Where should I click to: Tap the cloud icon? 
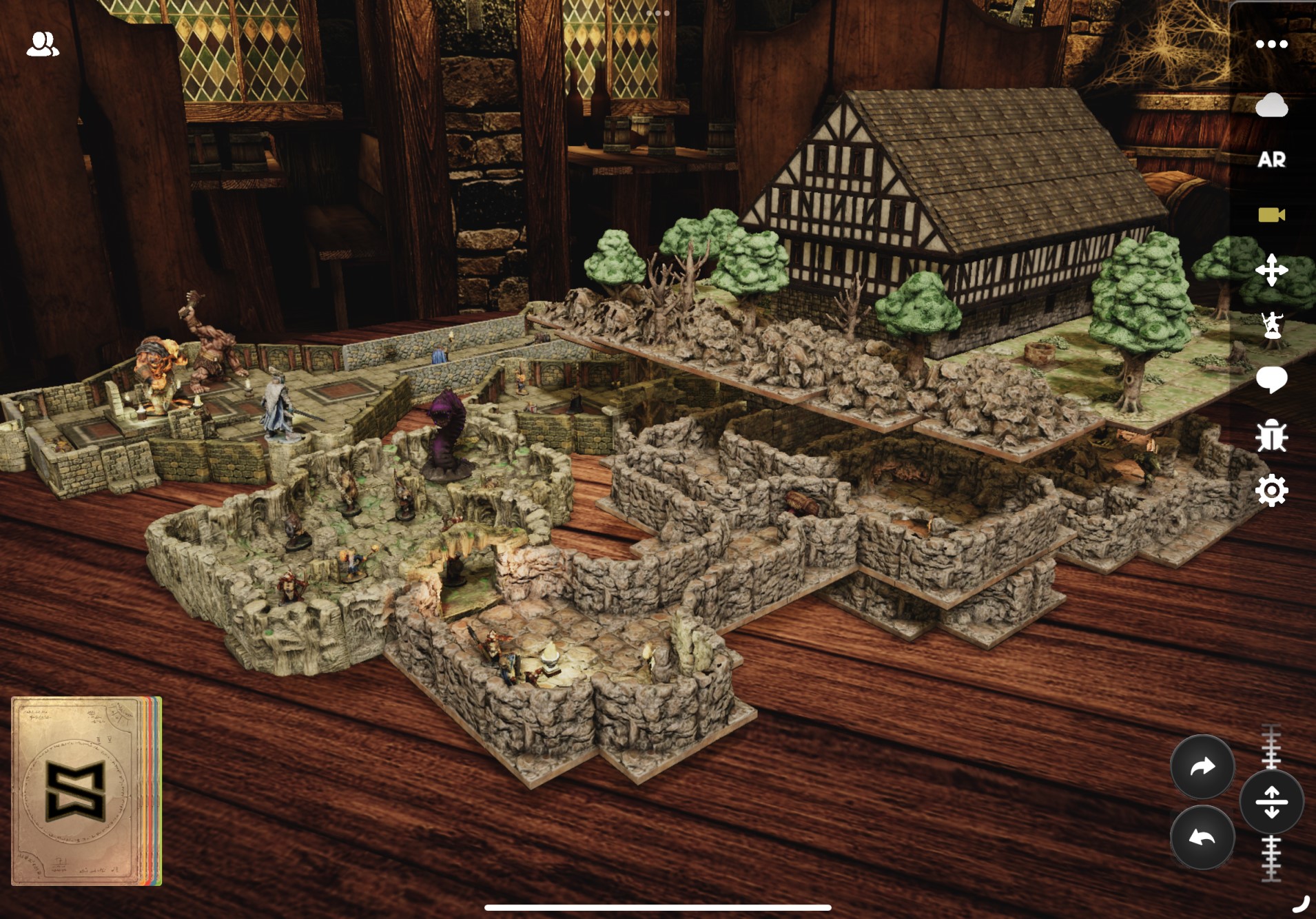pyautogui.click(x=1271, y=106)
